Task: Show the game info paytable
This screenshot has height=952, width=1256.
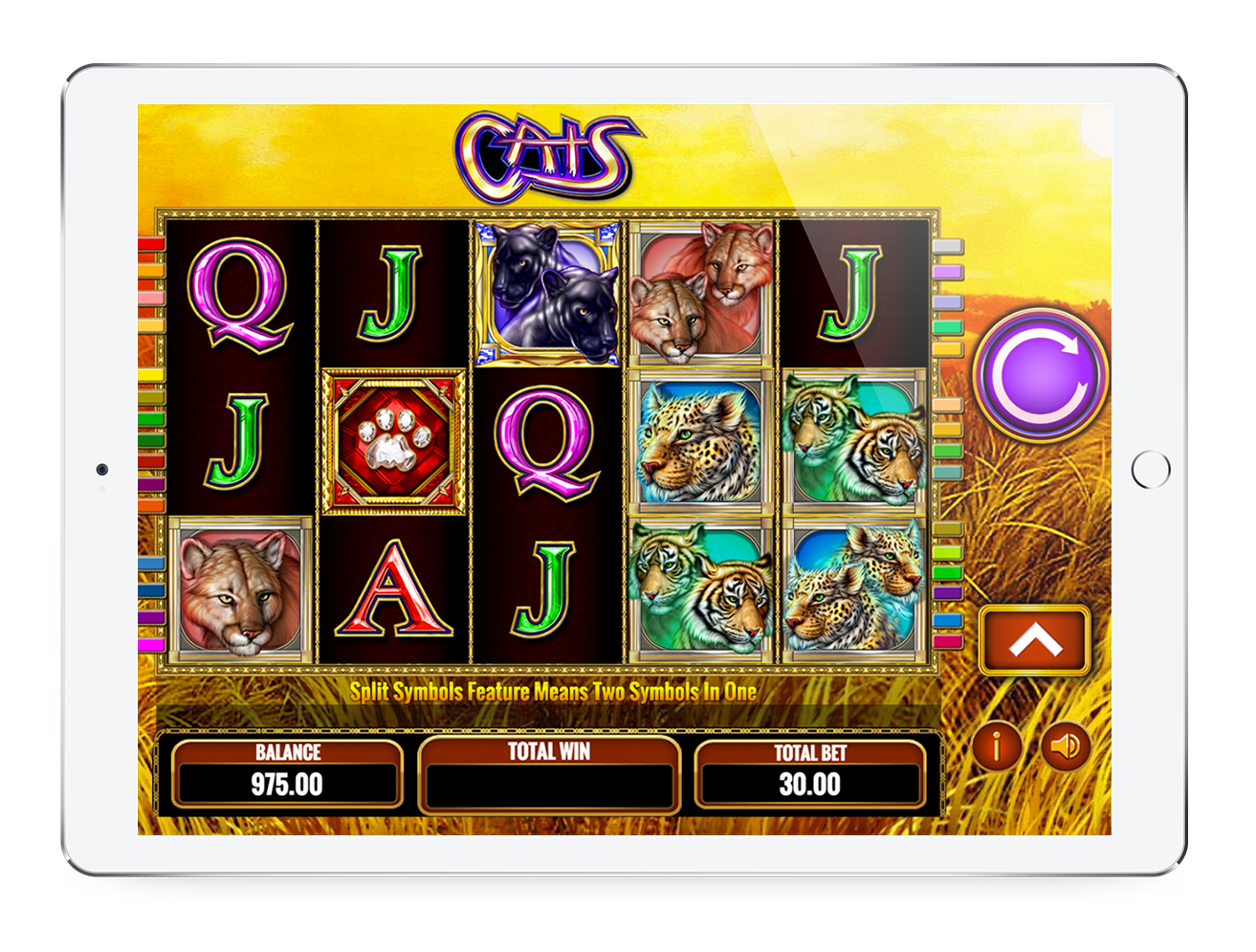Action: (997, 745)
